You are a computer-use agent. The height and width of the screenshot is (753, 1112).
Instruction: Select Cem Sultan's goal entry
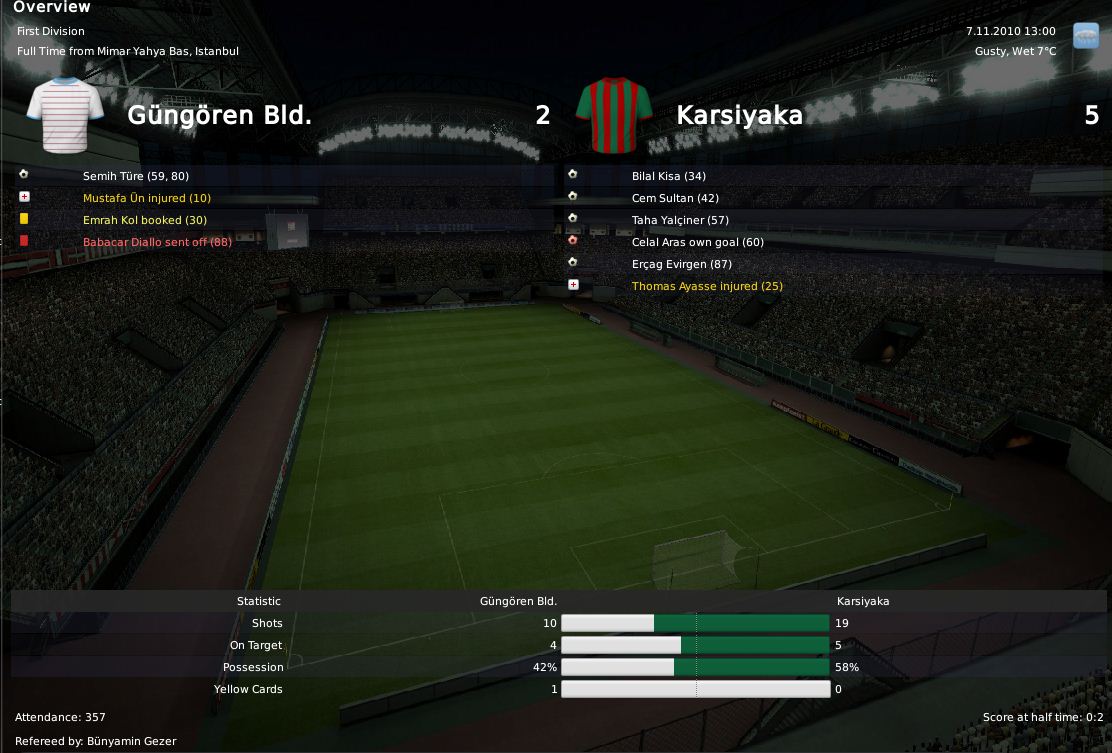click(675, 198)
